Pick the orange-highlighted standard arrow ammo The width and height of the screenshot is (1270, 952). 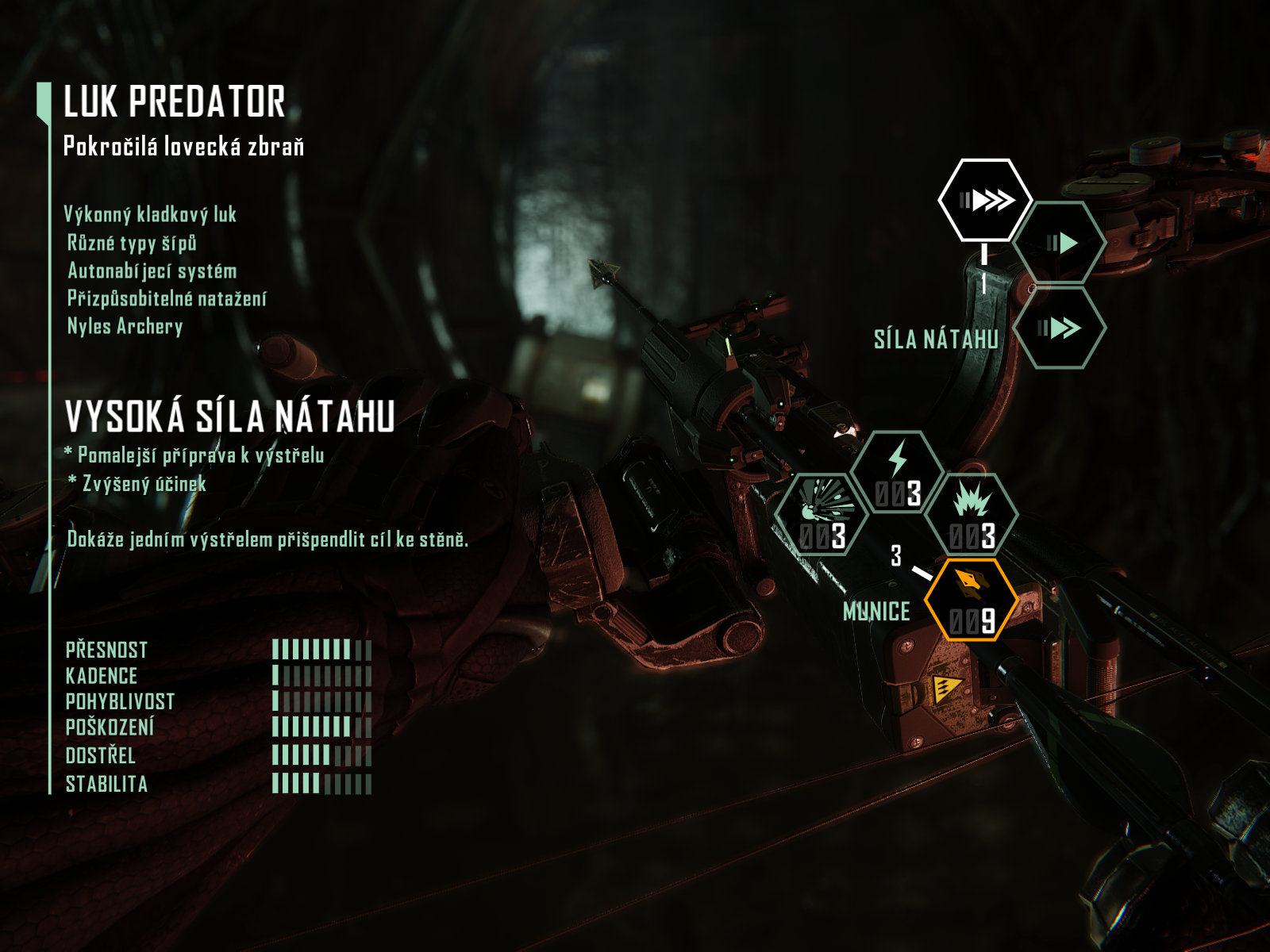[x=972, y=601]
